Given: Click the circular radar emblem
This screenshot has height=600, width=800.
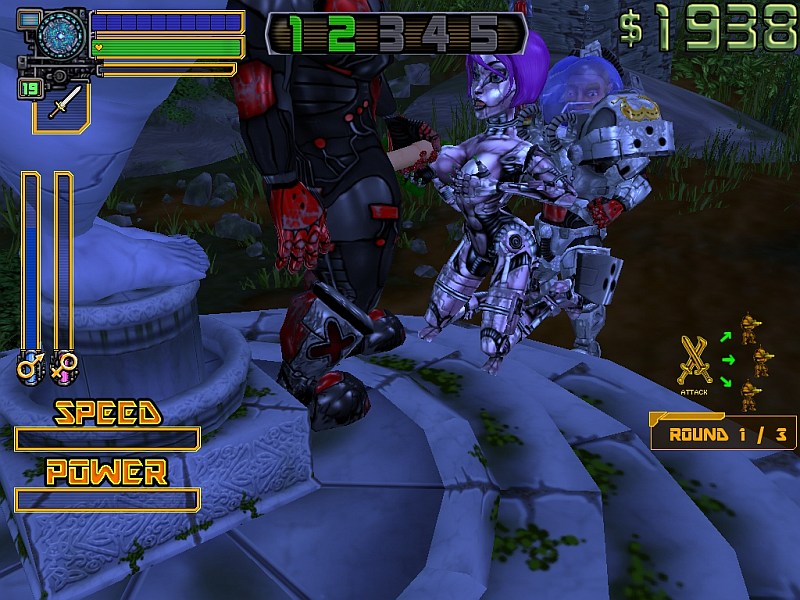Looking at the screenshot, I should [x=62, y=33].
